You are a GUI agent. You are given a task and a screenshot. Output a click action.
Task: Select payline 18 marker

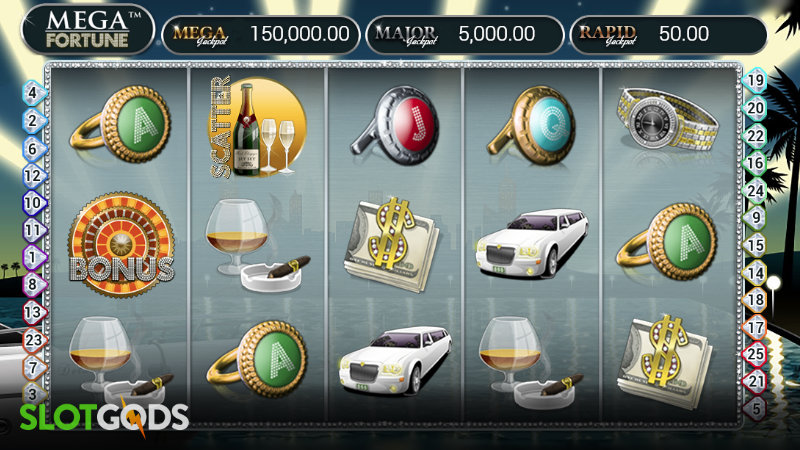(757, 299)
